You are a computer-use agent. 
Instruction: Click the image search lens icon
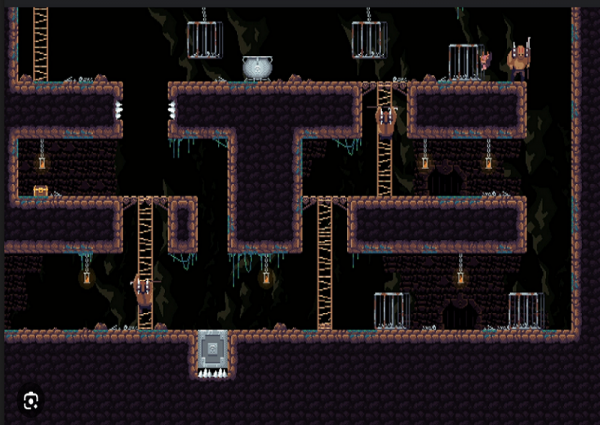pyautogui.click(x=31, y=400)
